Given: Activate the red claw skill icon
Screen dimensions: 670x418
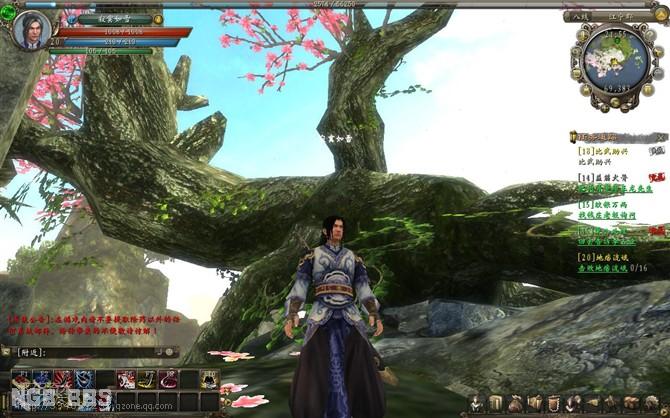Looking at the screenshot, I should point(63,379).
